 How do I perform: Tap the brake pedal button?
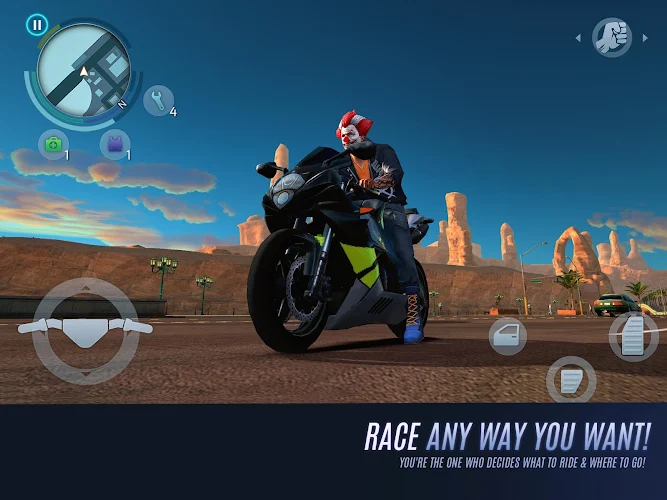point(571,381)
